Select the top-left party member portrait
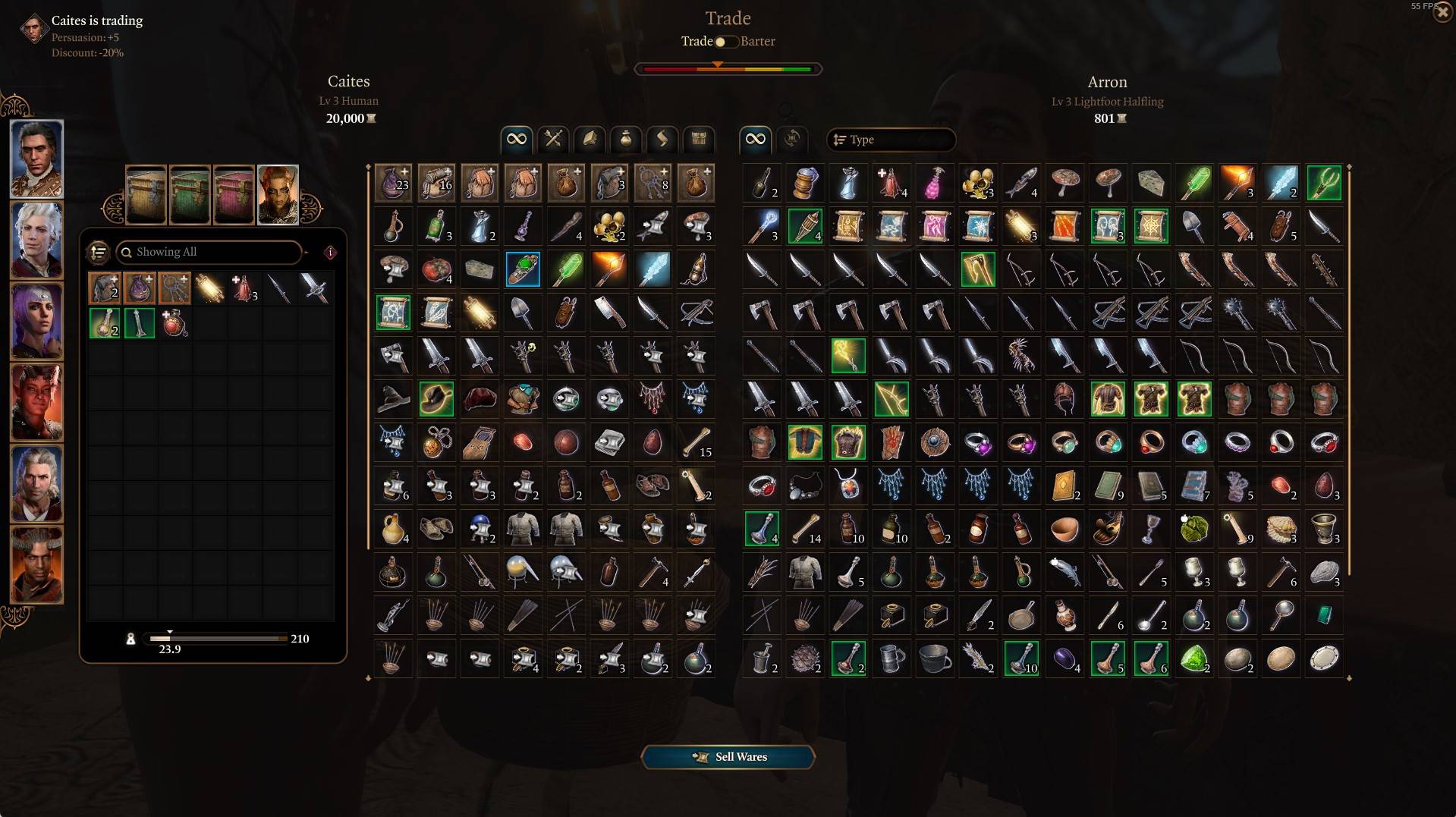 36,159
